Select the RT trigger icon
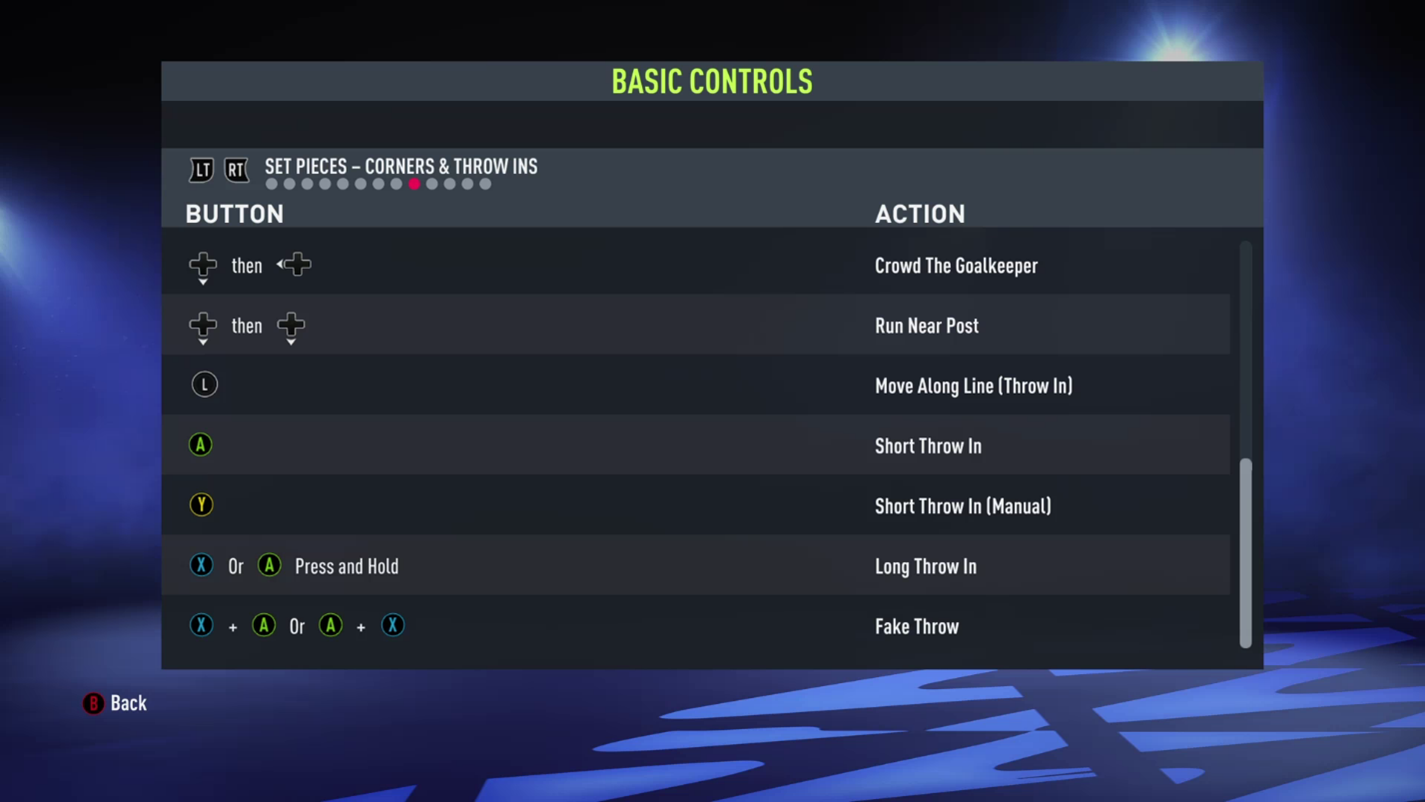1425x802 pixels. click(236, 170)
